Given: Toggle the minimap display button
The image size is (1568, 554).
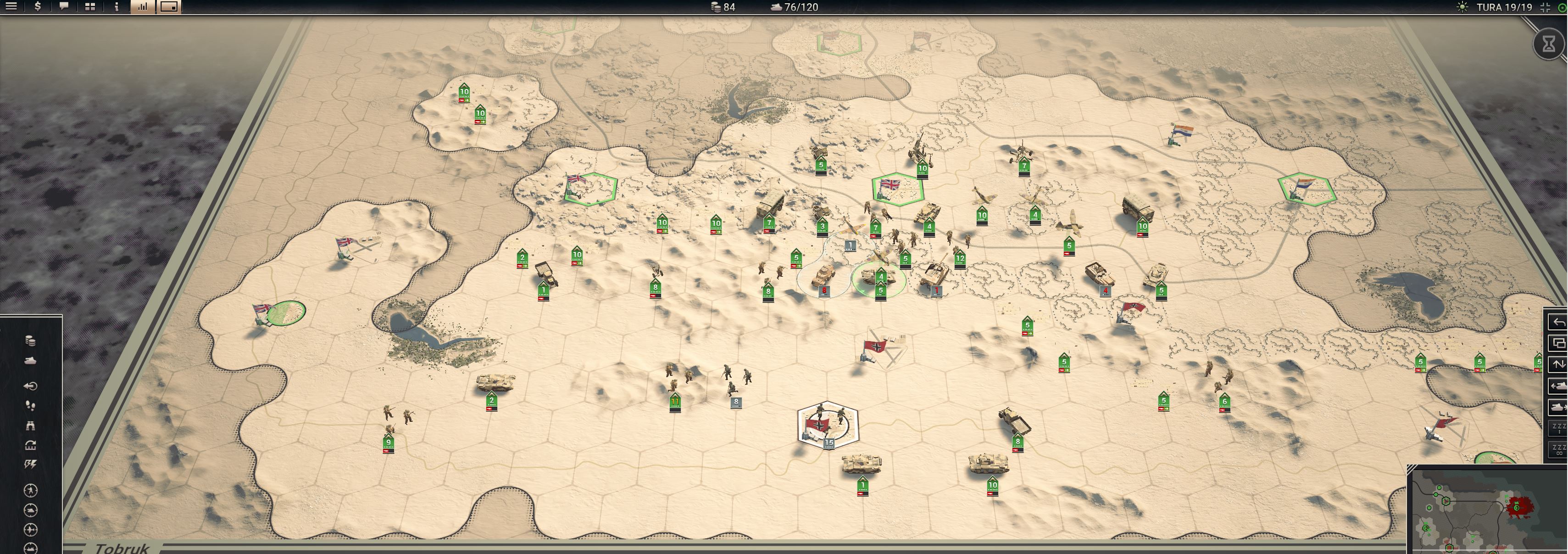Looking at the screenshot, I should [169, 7].
